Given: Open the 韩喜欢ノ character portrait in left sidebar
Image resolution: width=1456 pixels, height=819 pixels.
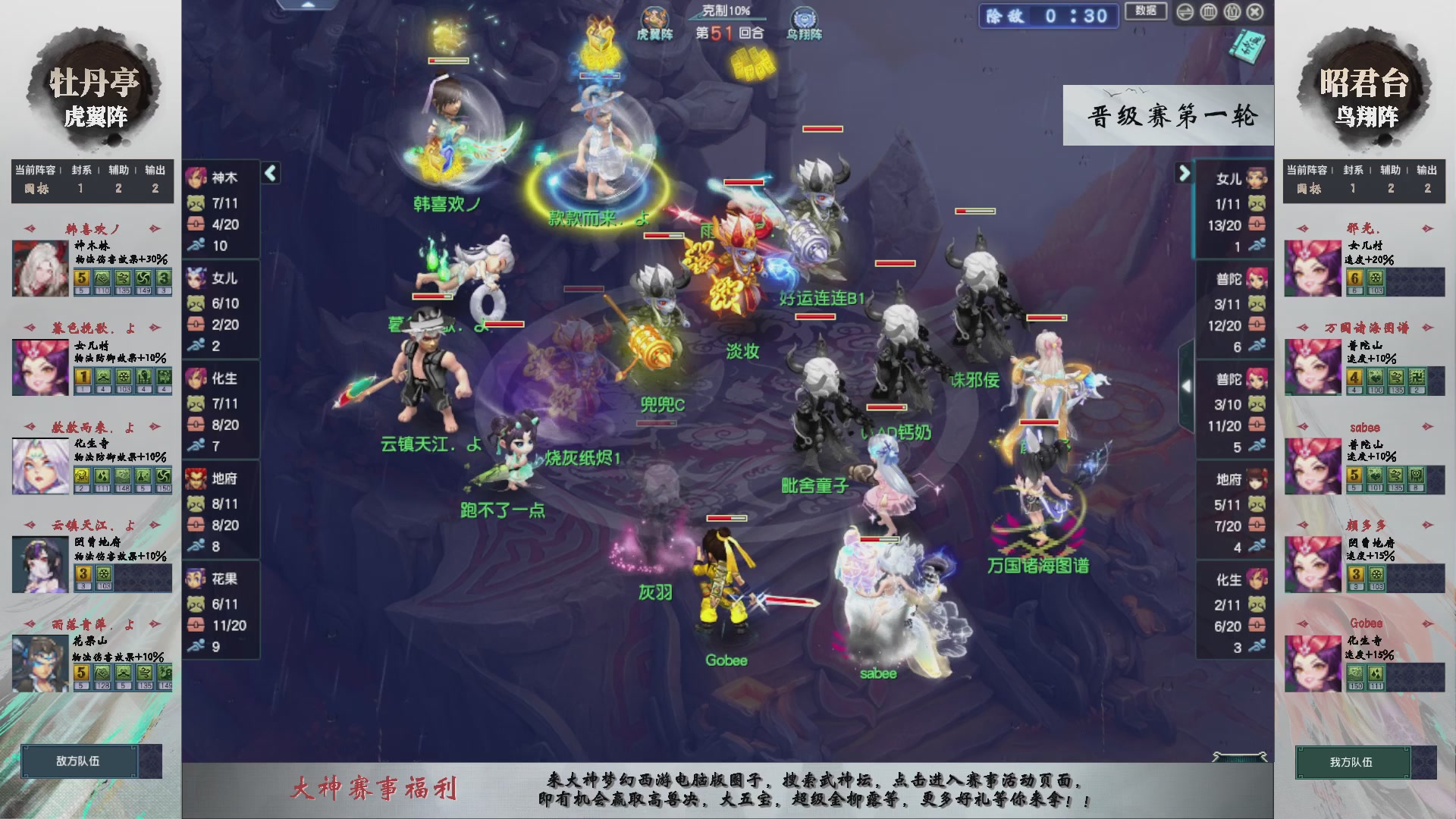Looking at the screenshot, I should click(39, 267).
